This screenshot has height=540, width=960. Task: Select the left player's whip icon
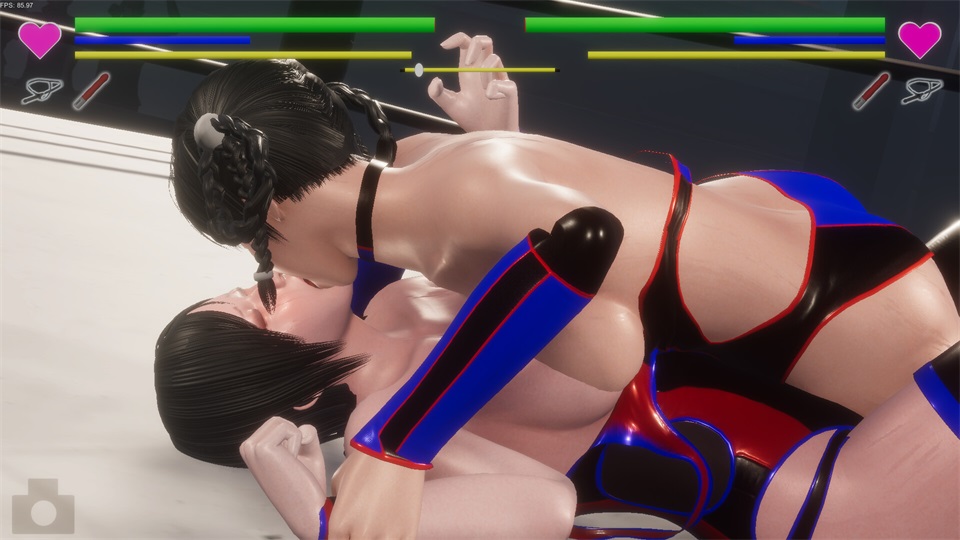pyautogui.click(x=42, y=91)
